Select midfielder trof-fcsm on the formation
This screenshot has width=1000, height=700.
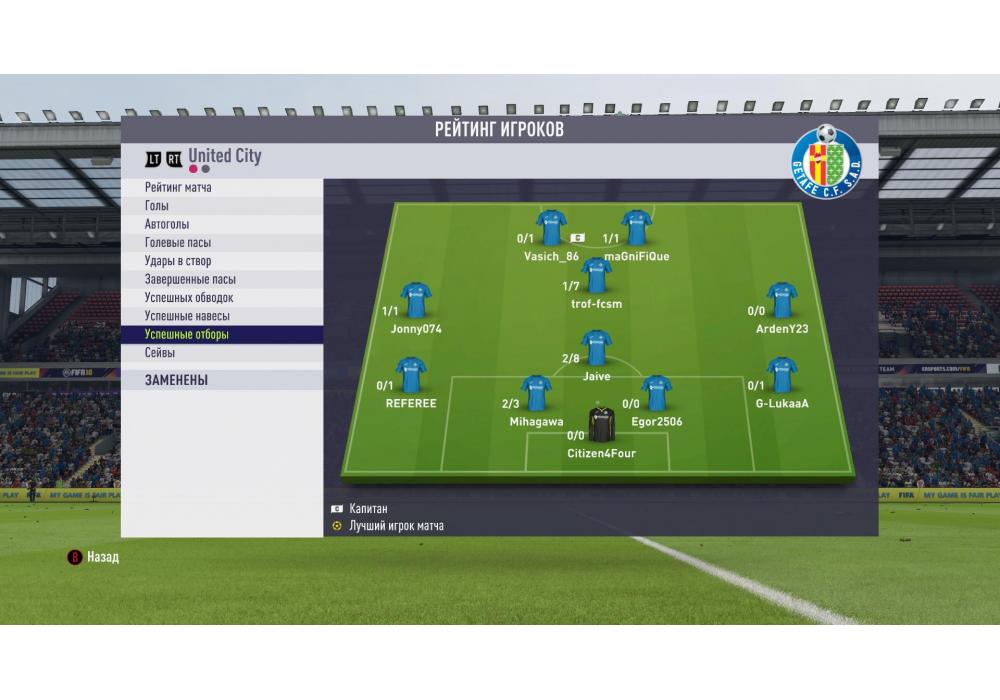click(x=596, y=276)
